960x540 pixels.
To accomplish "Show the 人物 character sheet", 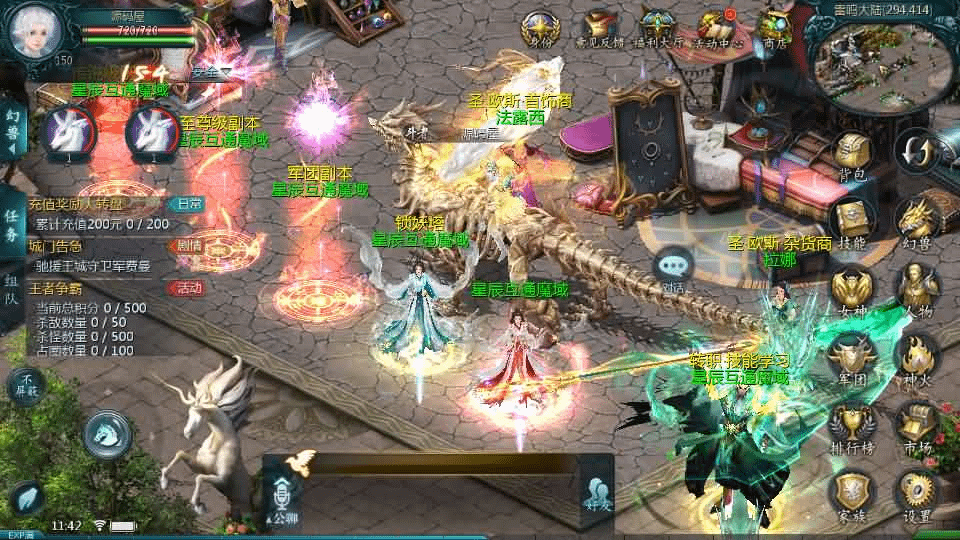I will coord(914,291).
